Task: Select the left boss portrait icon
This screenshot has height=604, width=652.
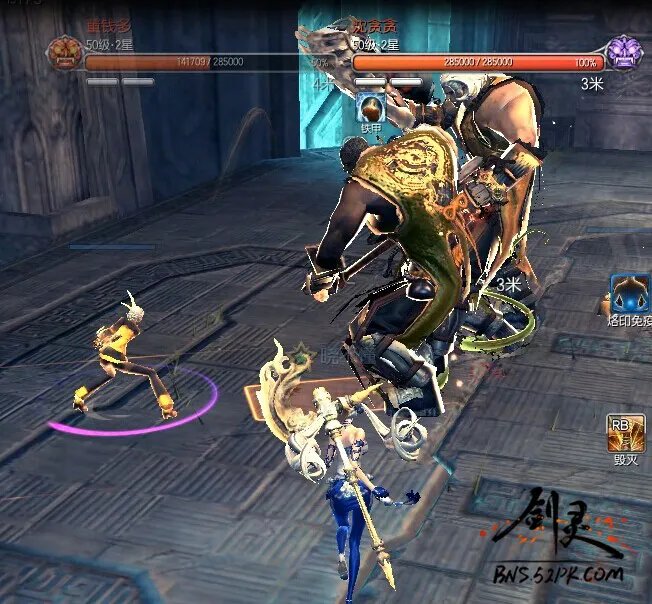Action: (64, 51)
